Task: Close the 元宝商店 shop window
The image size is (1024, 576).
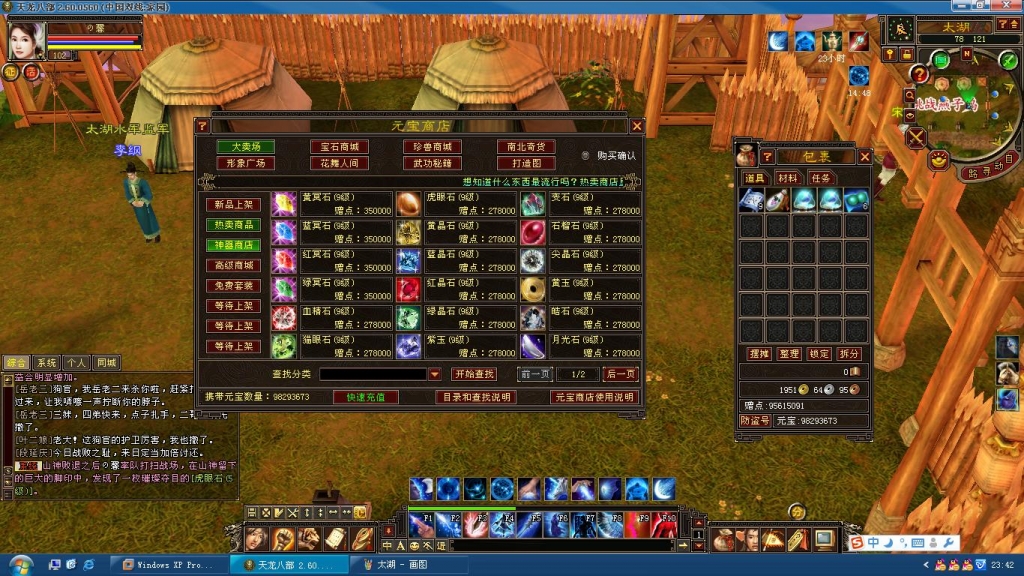Action: point(637,126)
